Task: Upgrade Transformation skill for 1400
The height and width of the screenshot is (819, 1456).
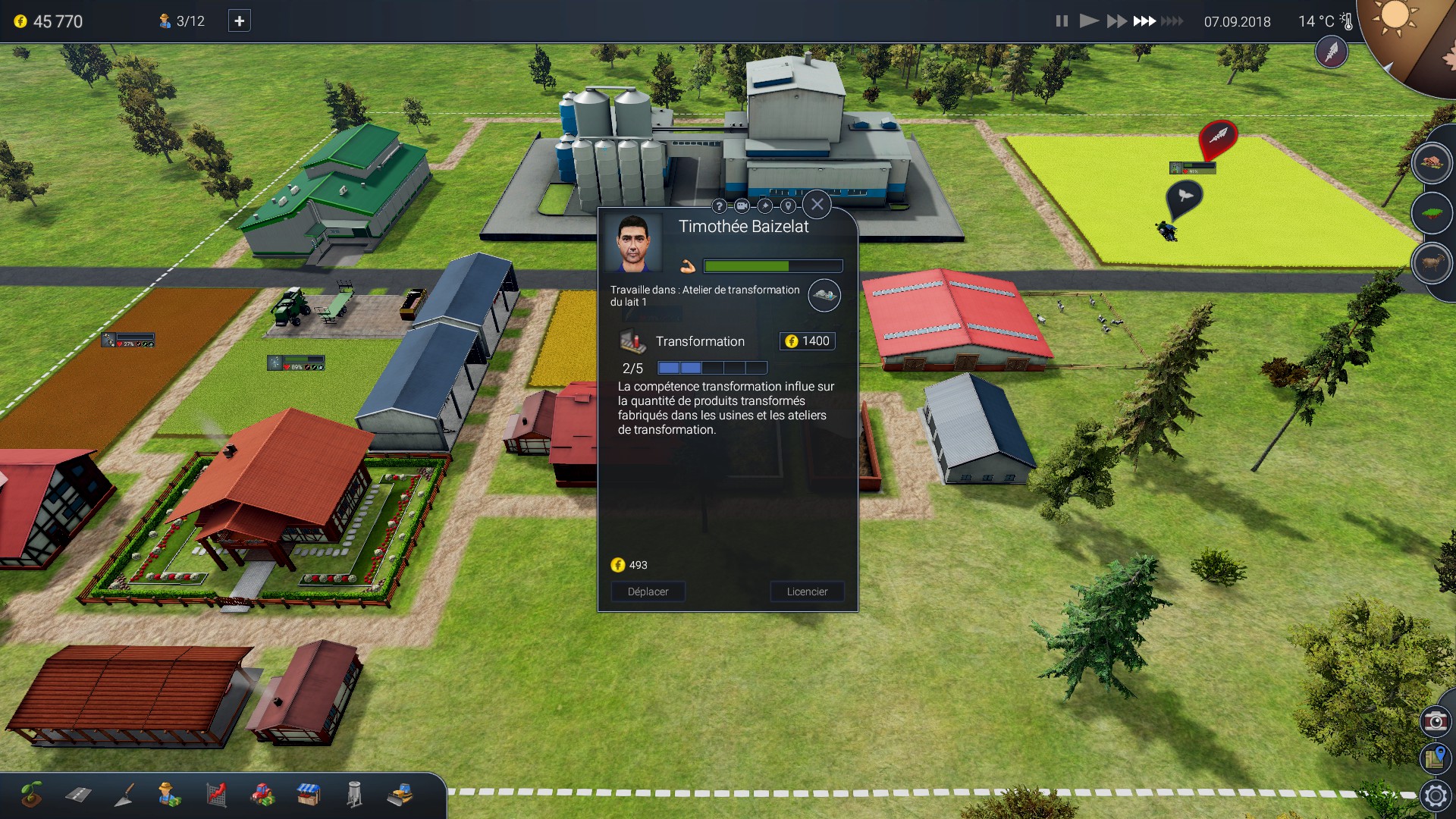Action: (x=808, y=341)
